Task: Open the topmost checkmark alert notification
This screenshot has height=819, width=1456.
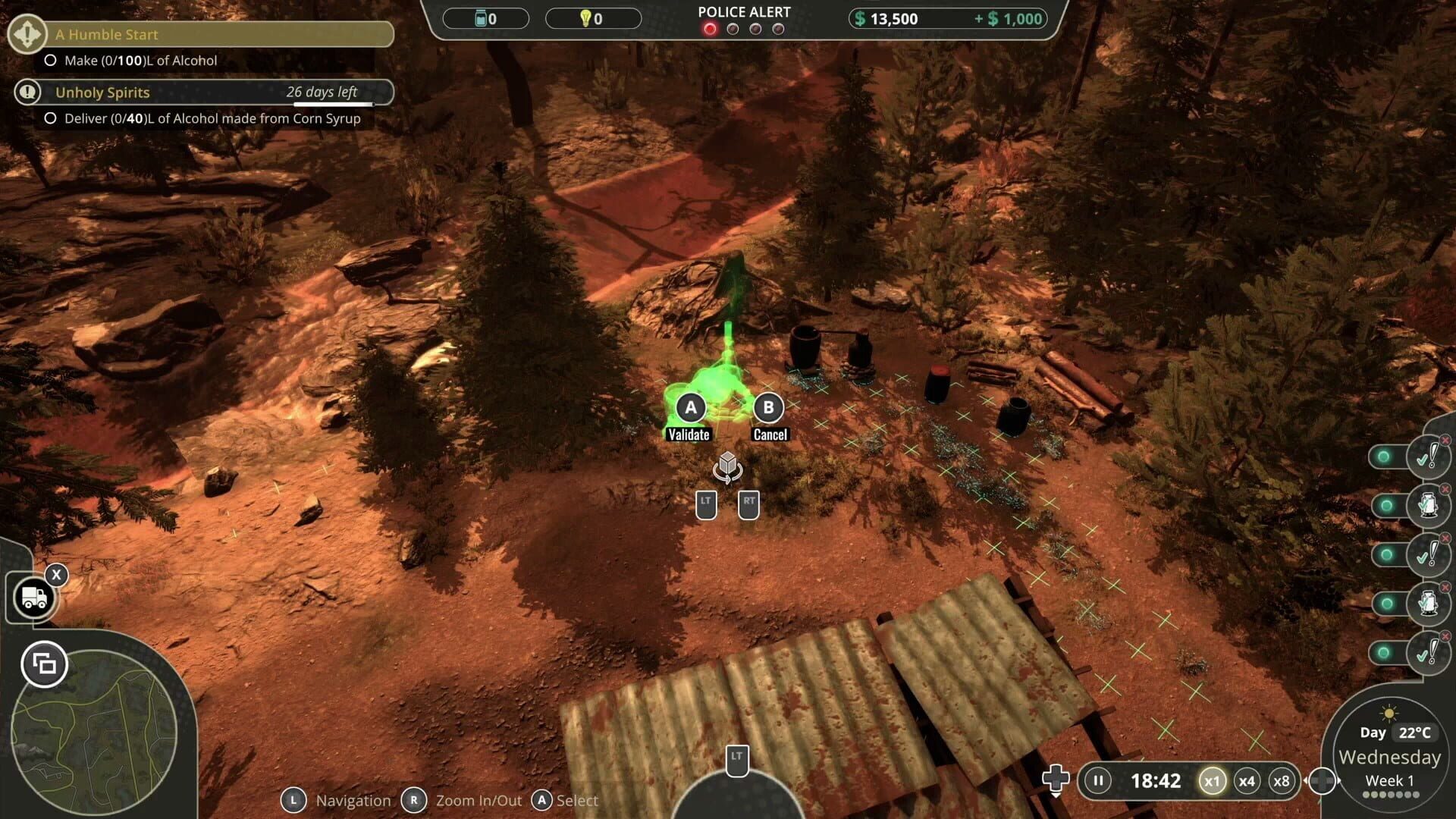Action: click(1428, 457)
